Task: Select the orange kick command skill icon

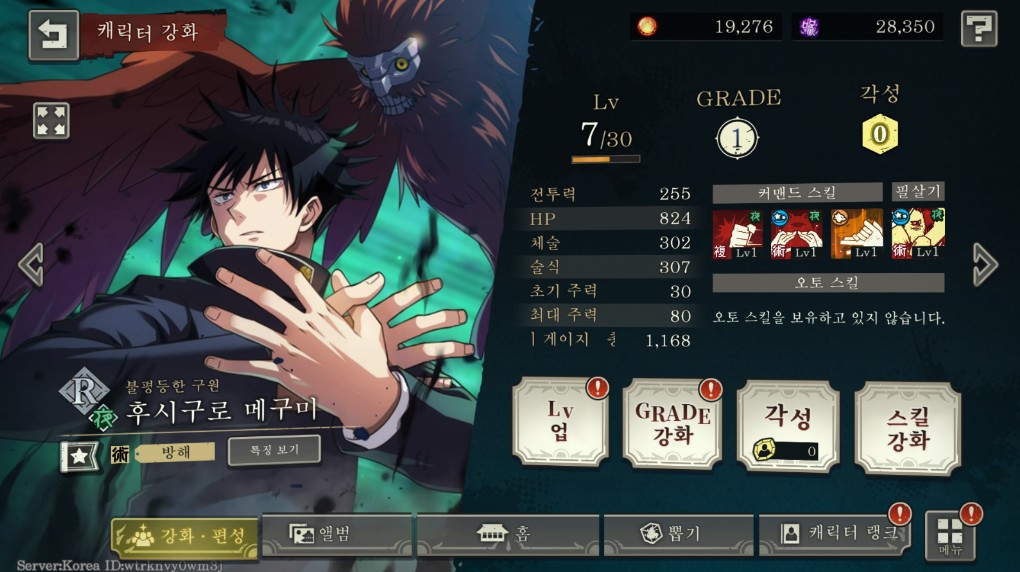Action: coord(857,233)
